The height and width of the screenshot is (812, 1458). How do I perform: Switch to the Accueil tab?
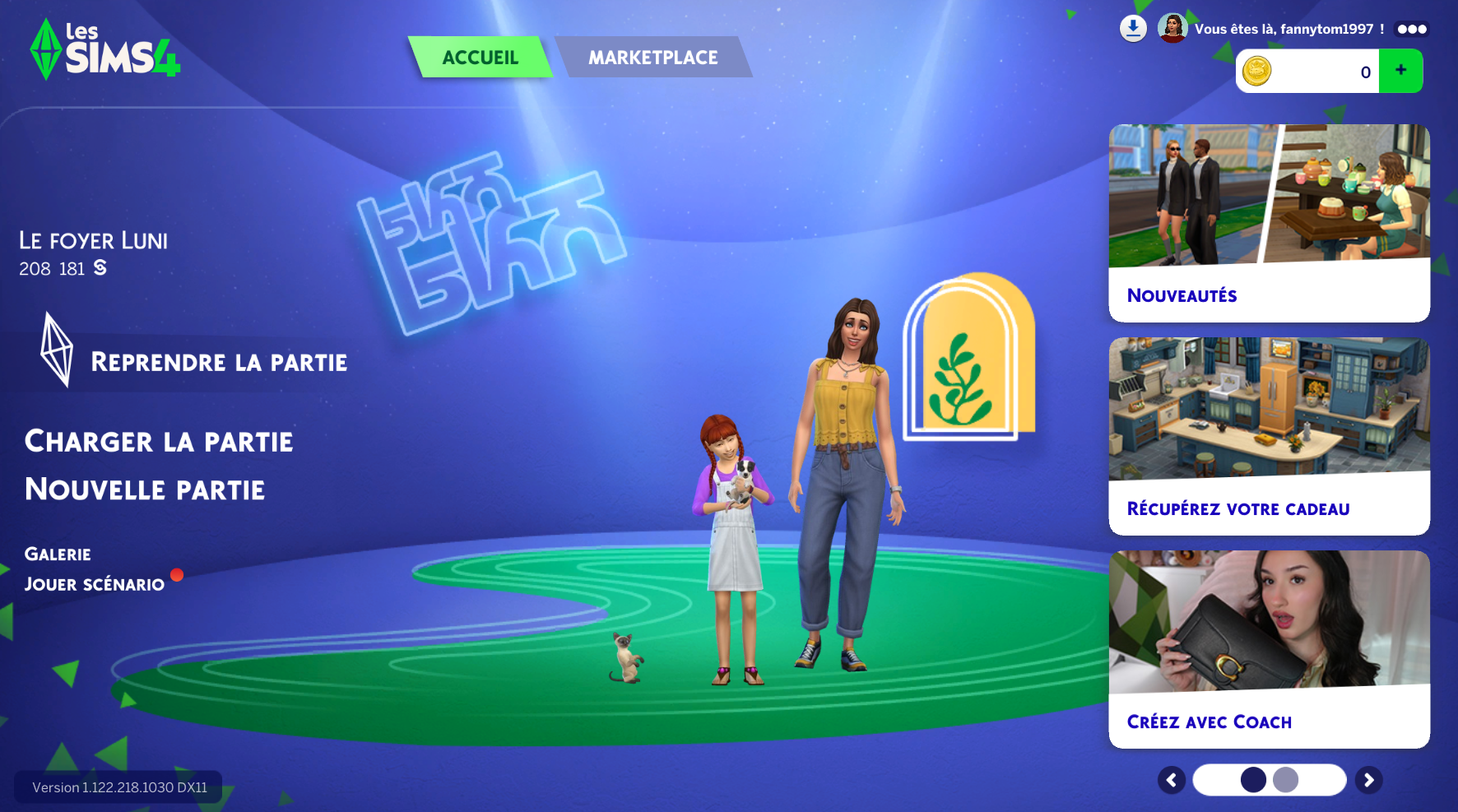(x=481, y=58)
